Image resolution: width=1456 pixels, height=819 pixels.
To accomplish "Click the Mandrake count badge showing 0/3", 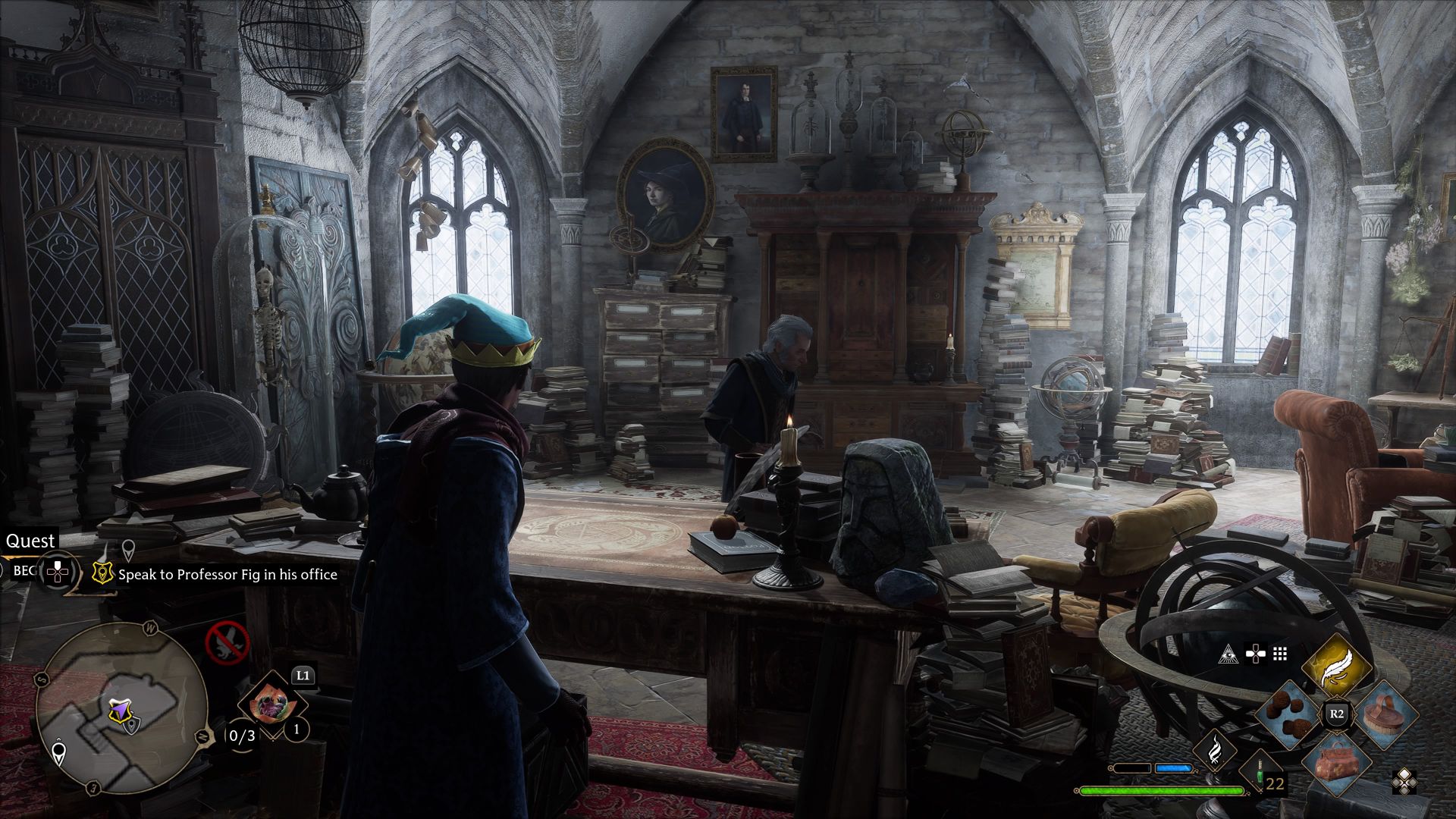I will (241, 734).
